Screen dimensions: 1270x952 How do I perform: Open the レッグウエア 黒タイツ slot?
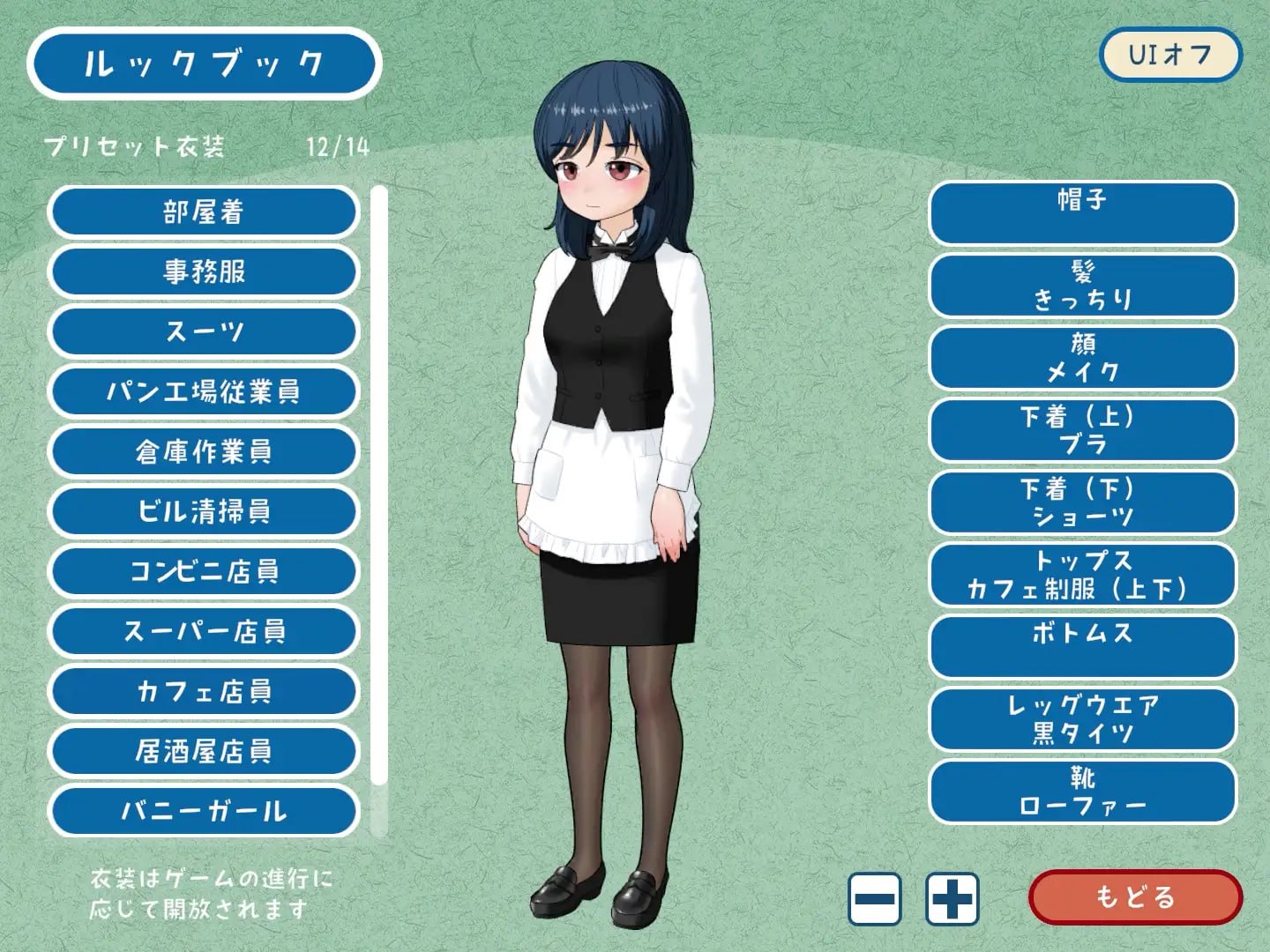(1083, 719)
